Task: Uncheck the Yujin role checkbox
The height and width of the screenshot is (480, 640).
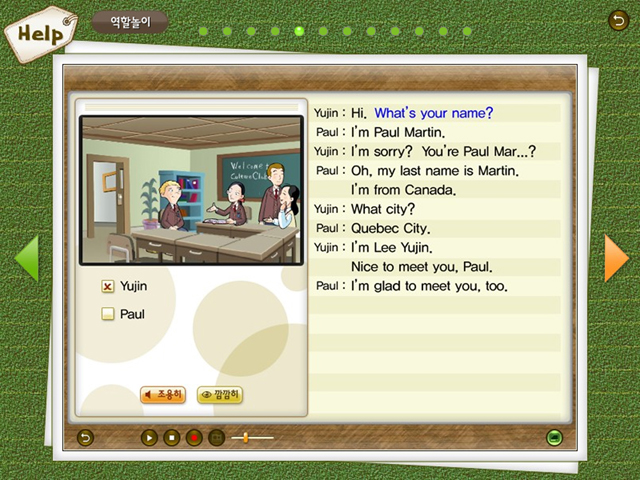Action: 108,286
